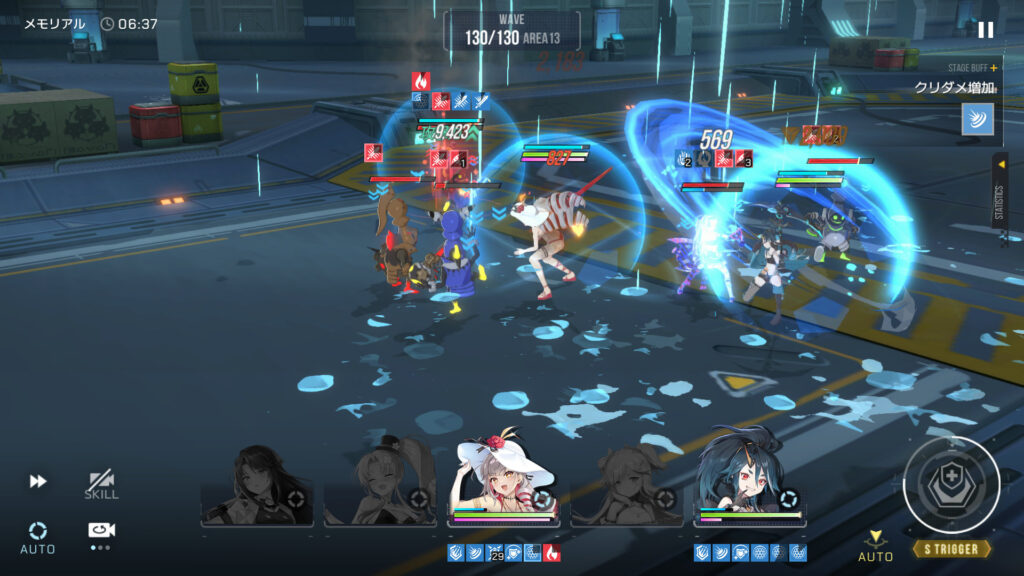Toggle fast-forward battle speed
This screenshot has height=576, width=1024.
pyautogui.click(x=38, y=481)
